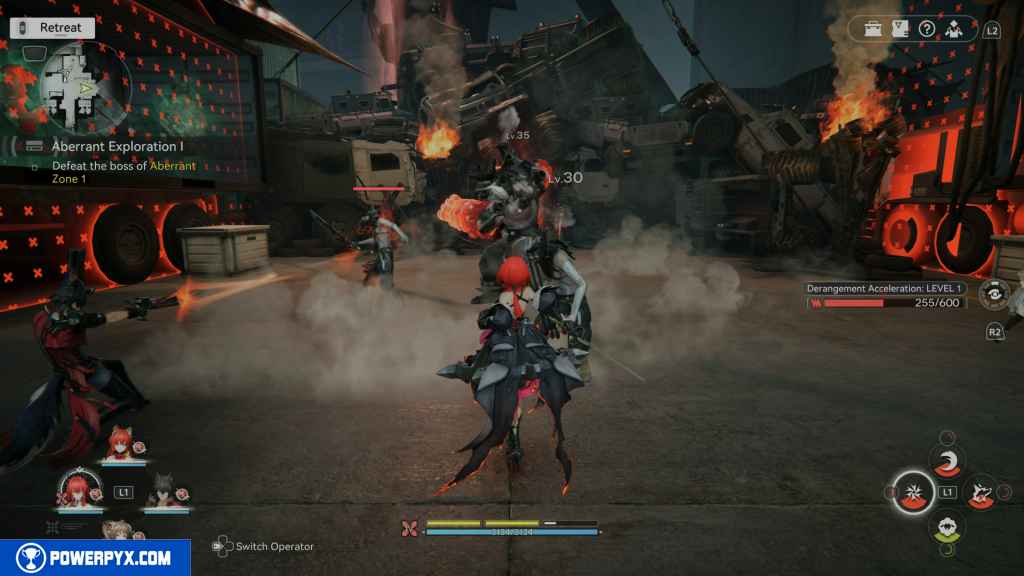Activate the green fluffy sheep skill
The height and width of the screenshot is (576, 1024).
947,526
